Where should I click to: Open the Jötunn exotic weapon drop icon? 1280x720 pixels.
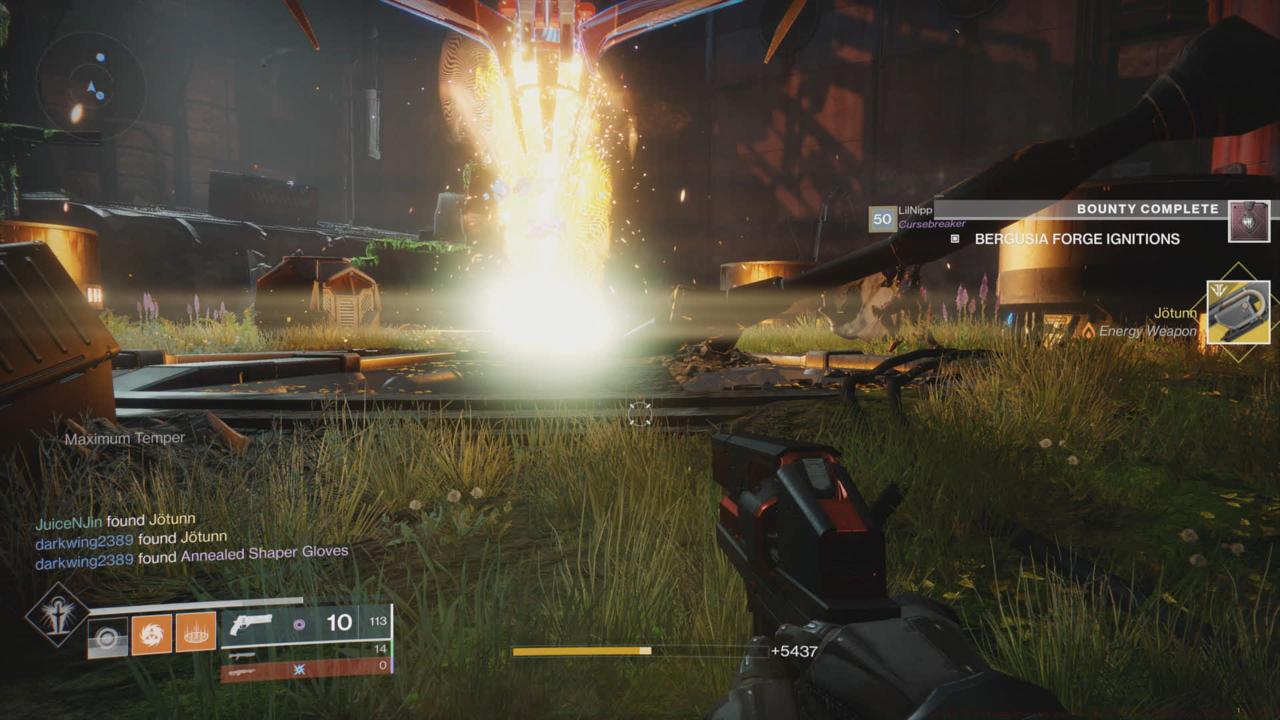click(x=1238, y=312)
